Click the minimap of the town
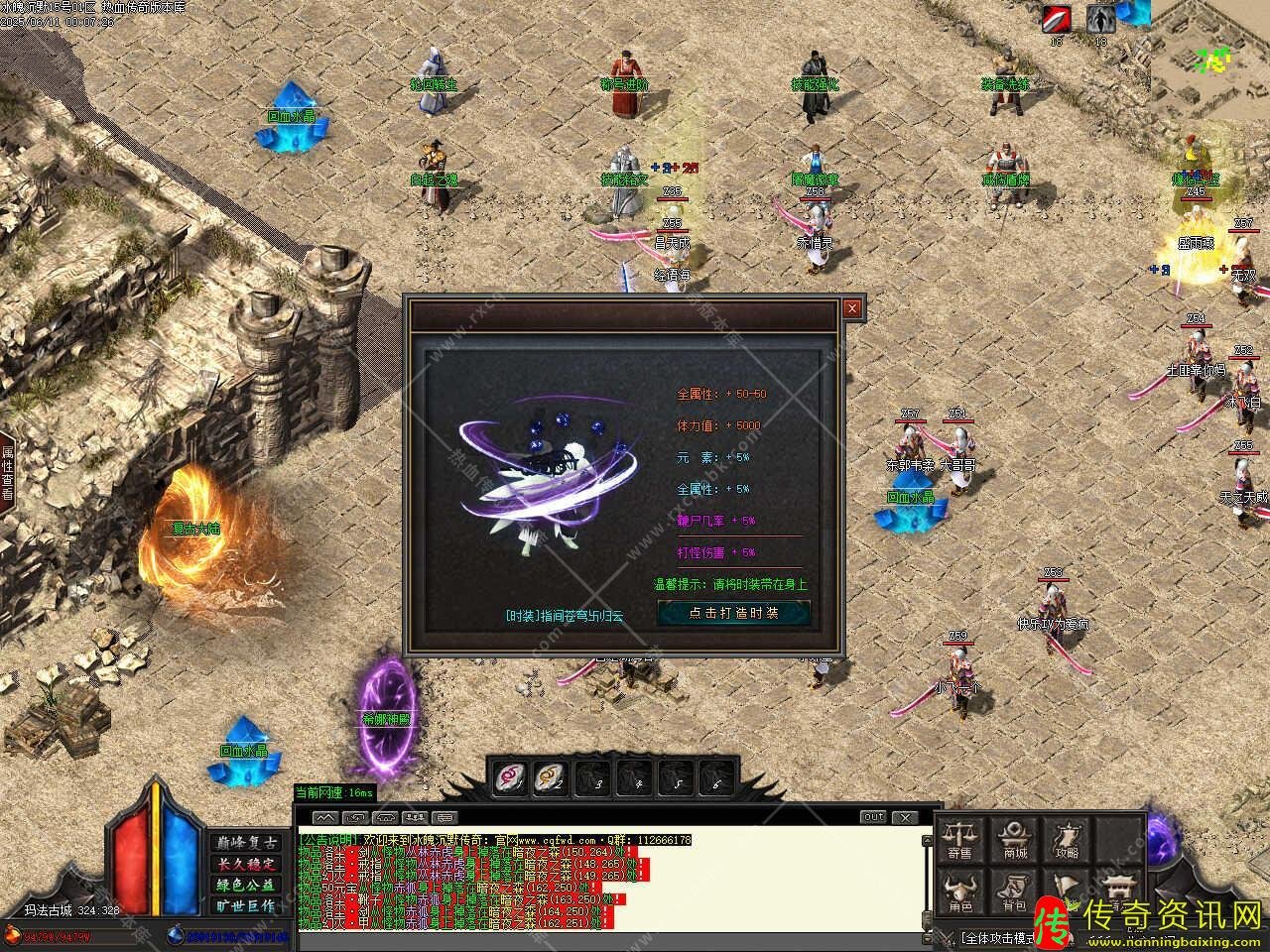The width and height of the screenshot is (1270, 952). coord(1209,58)
